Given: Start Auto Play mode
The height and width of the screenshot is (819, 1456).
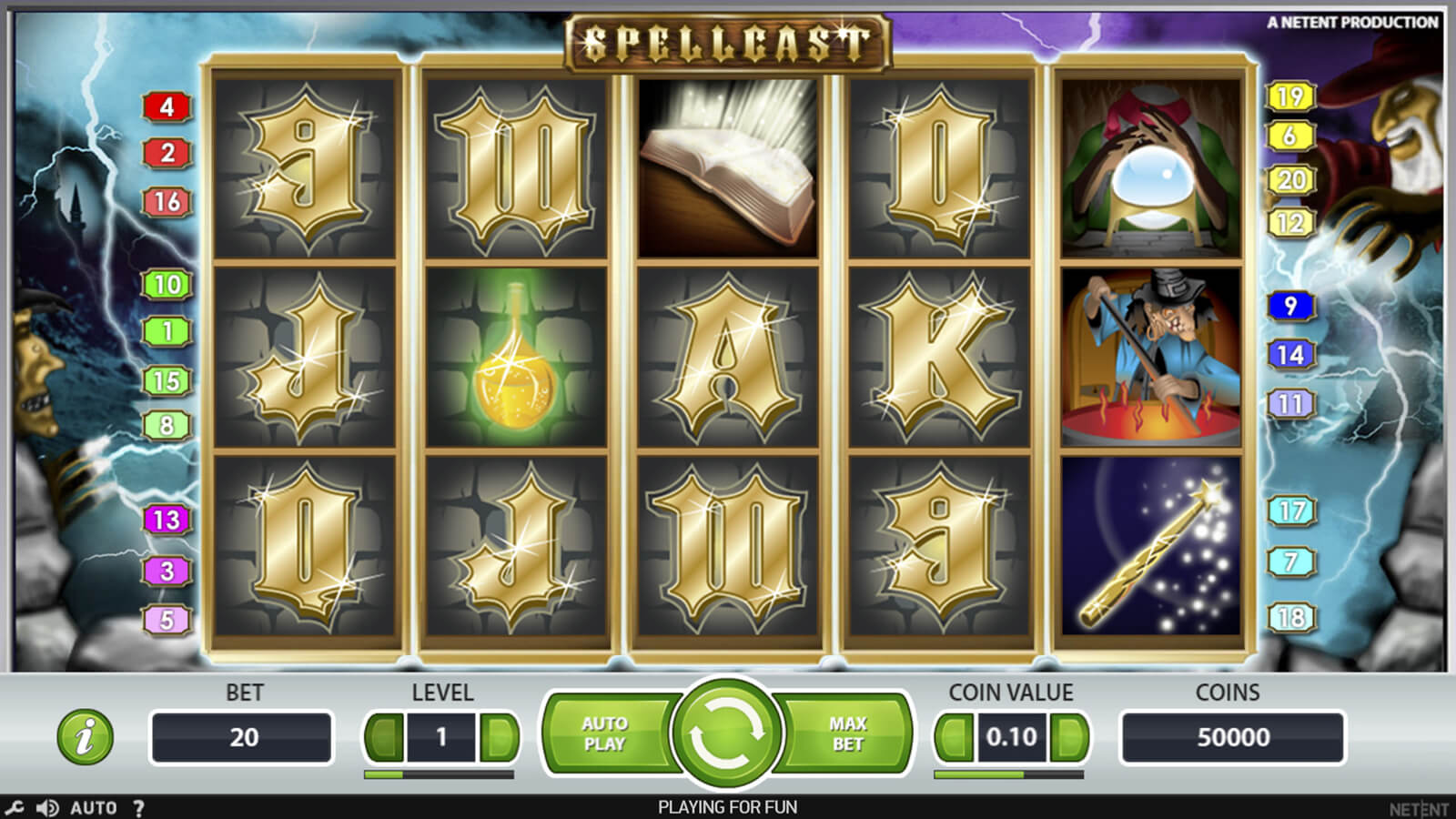Looking at the screenshot, I should point(605,733).
